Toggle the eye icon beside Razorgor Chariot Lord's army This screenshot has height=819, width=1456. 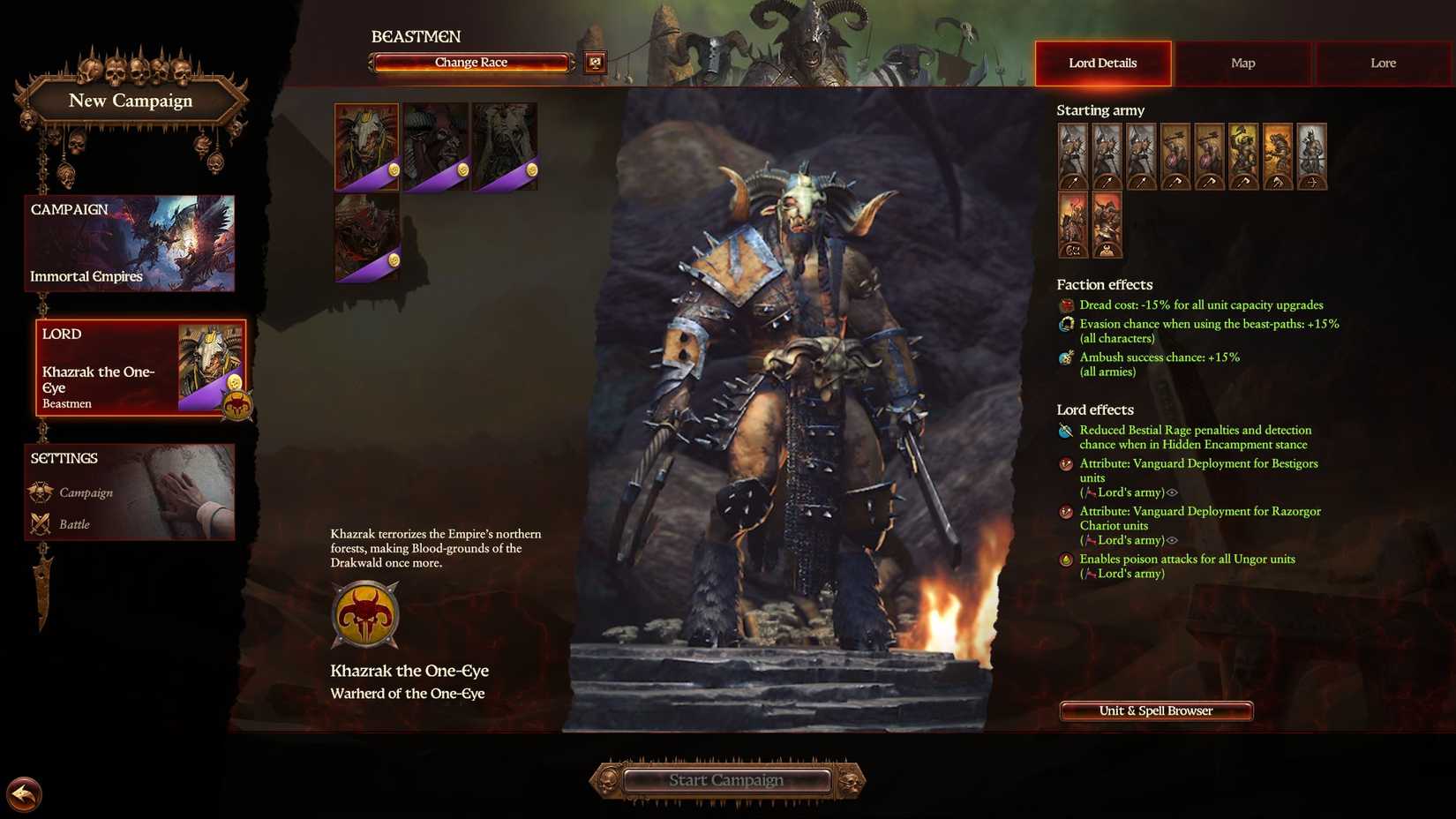click(1171, 540)
